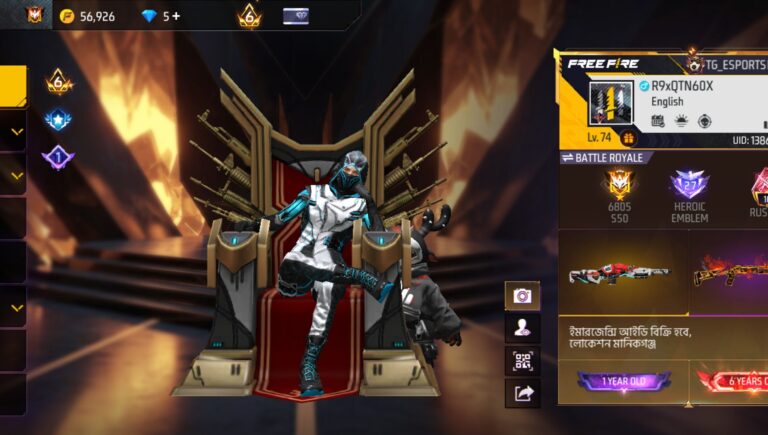Open the V-badge level 6 icon in top bar
Screen dimensions: 768x435
[x=249, y=16]
